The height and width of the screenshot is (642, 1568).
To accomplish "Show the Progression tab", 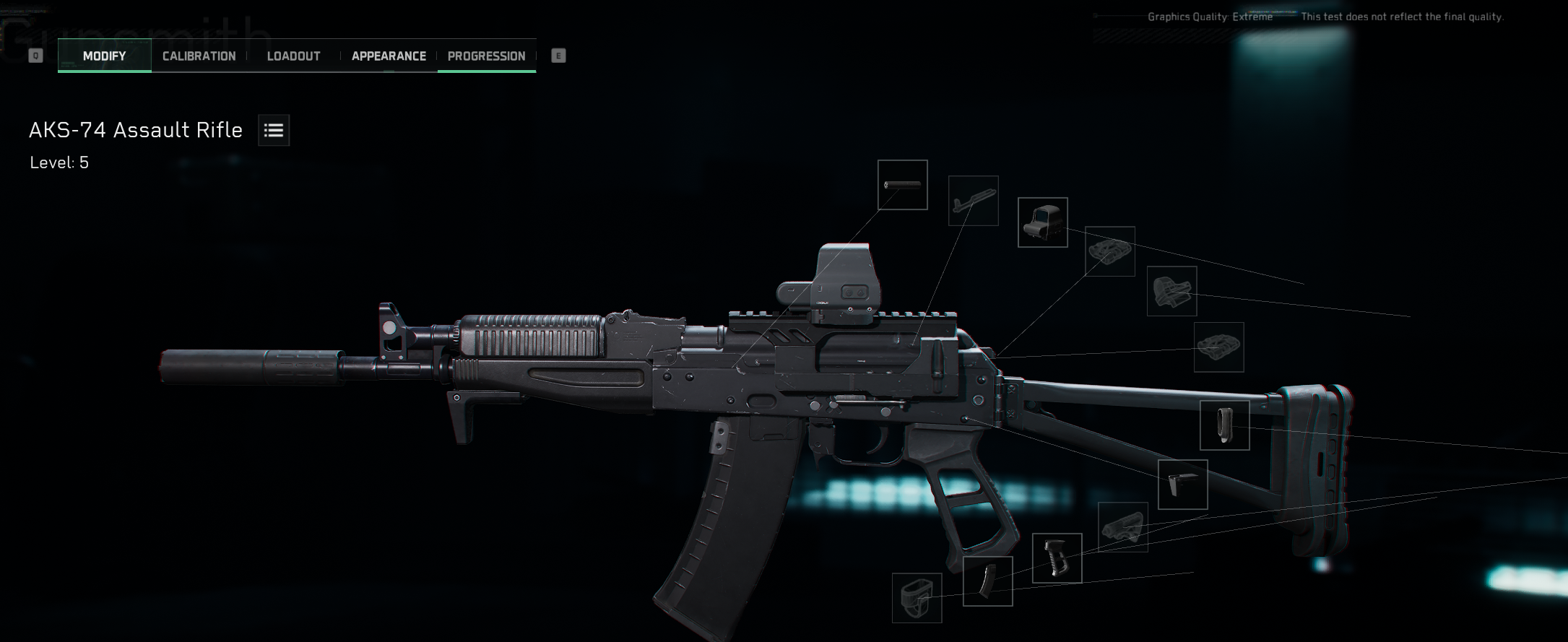I will (486, 56).
